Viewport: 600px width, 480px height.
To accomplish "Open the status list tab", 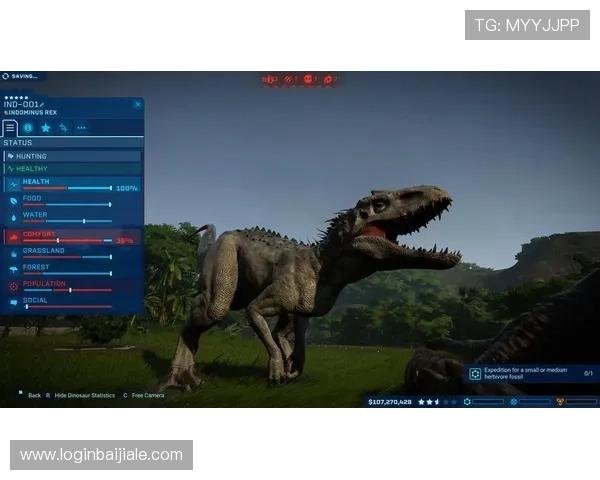I will tap(10, 128).
